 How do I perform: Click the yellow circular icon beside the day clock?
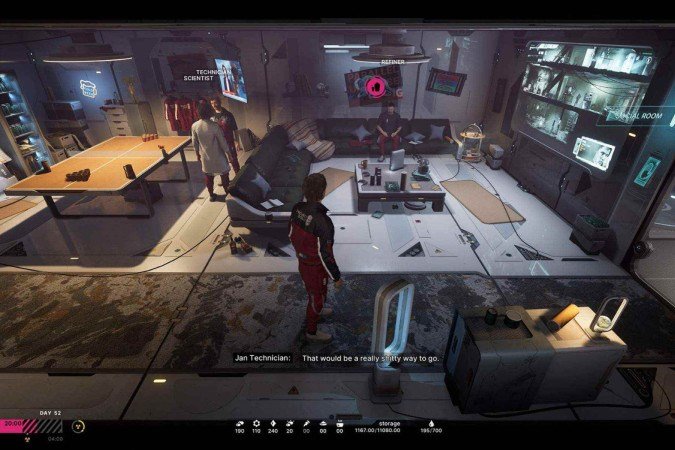(78, 425)
